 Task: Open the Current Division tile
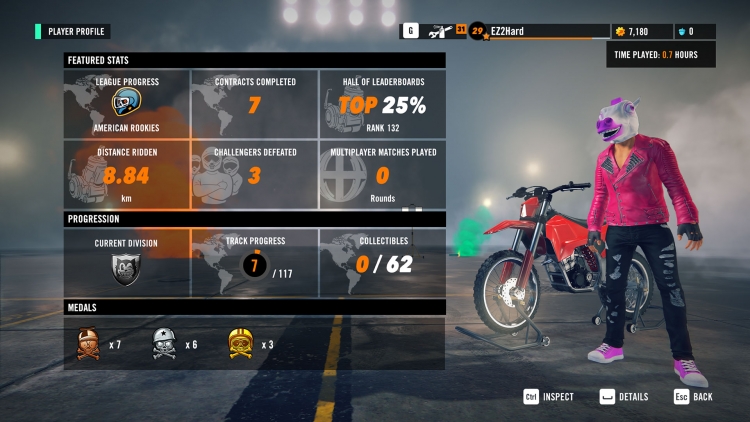coord(127,262)
